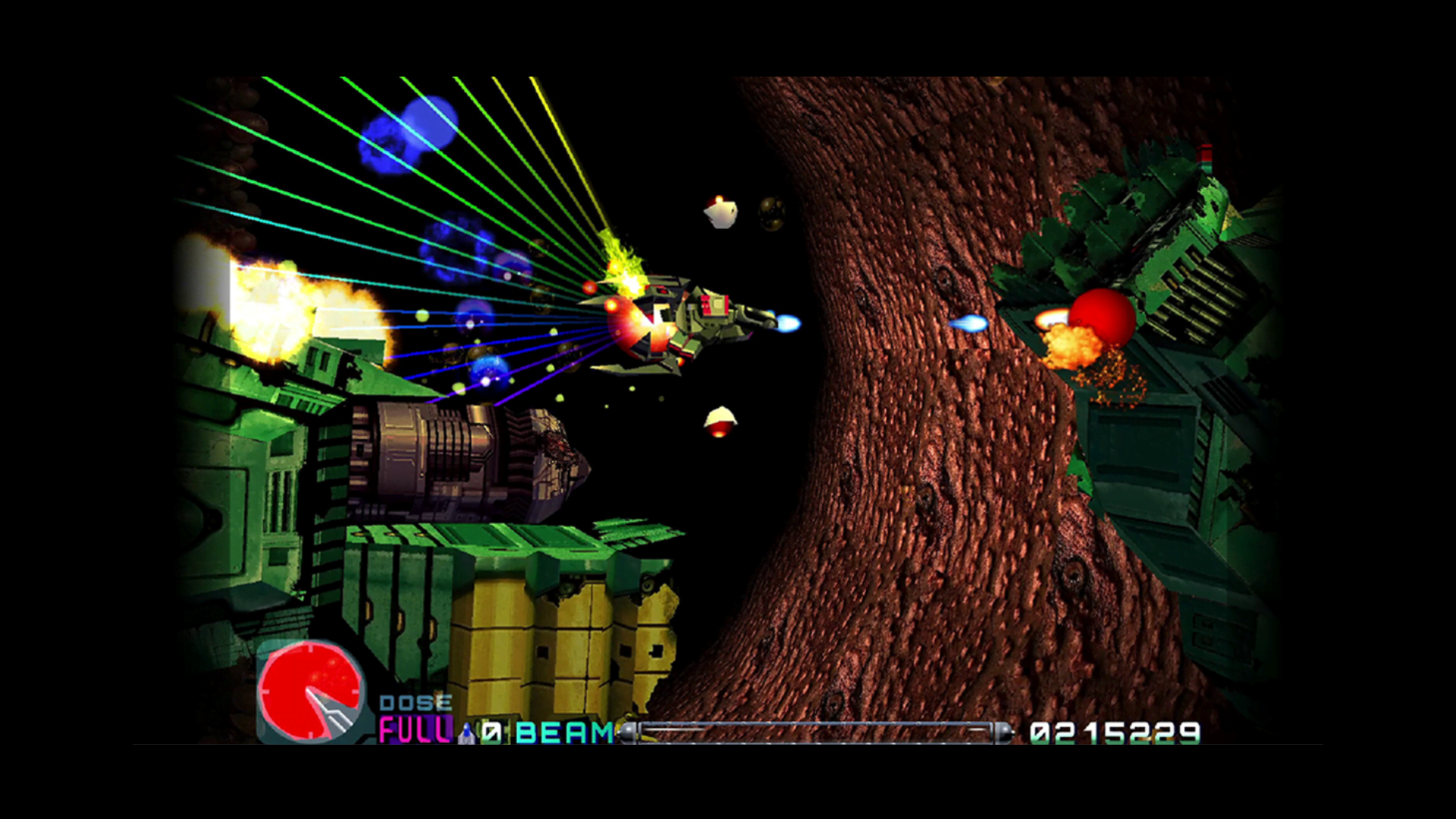Click the red circular Dose gauge dial
The width and height of the screenshot is (1456, 819).
tap(310, 690)
